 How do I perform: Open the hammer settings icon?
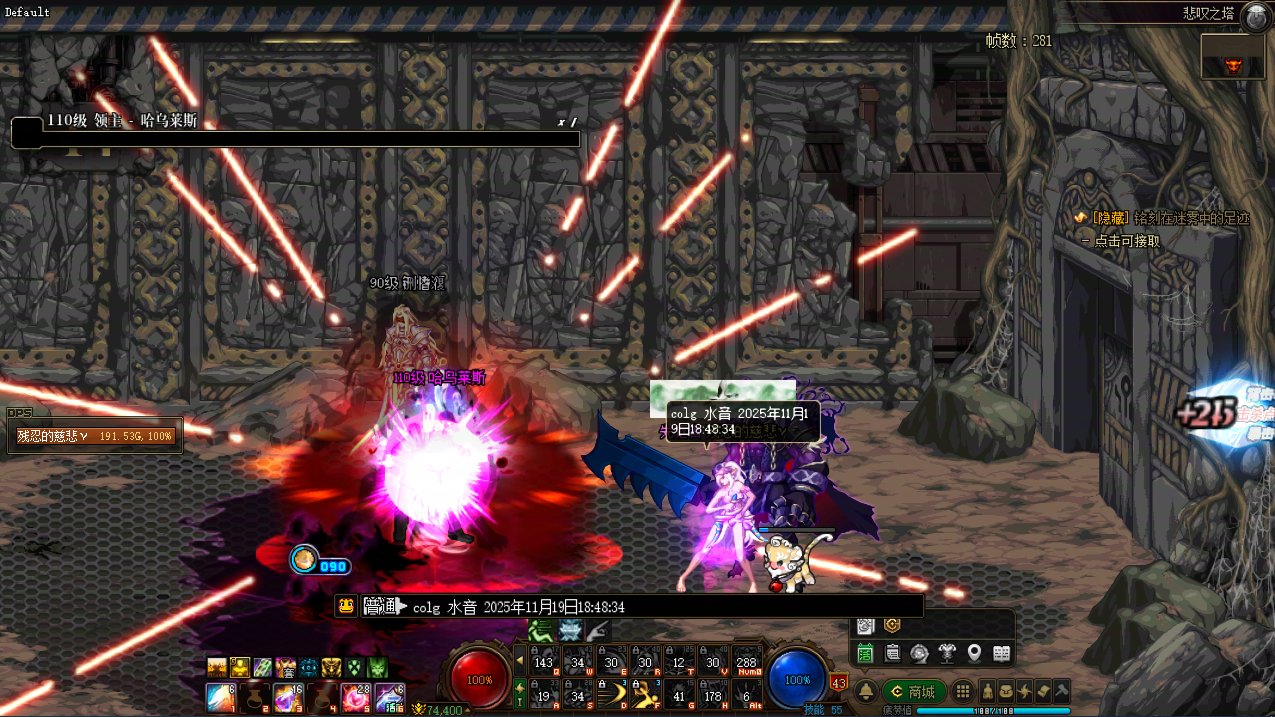pos(1061,691)
